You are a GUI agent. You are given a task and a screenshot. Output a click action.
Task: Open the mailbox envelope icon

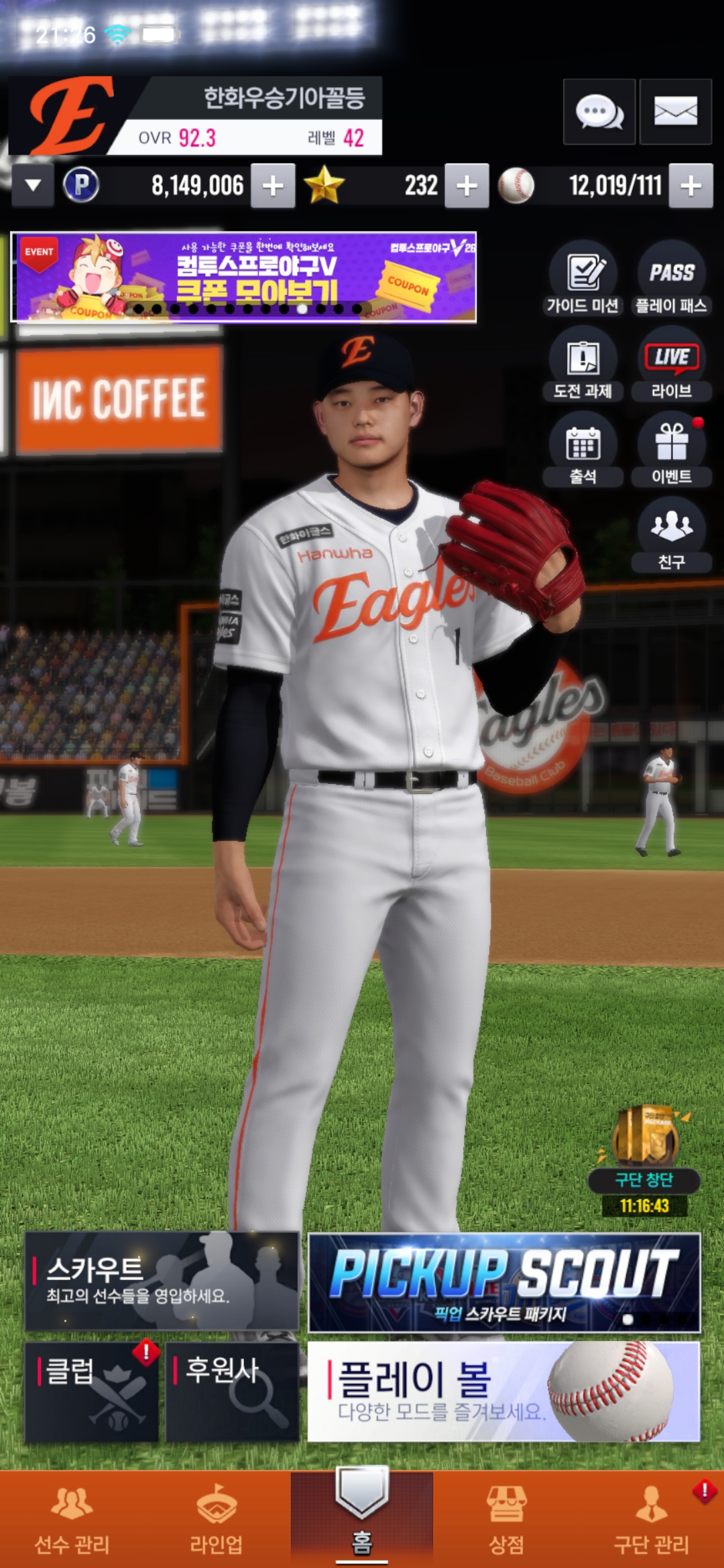(675, 112)
